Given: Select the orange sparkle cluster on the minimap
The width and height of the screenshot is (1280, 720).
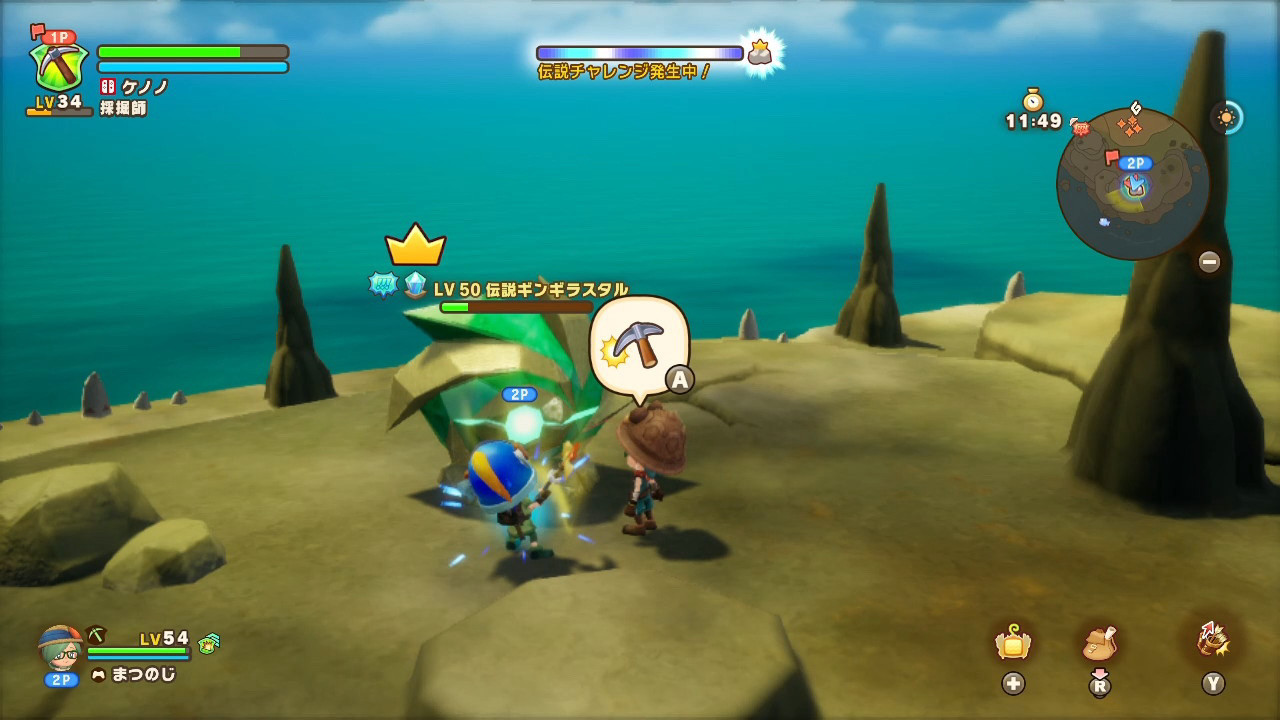Looking at the screenshot, I should (1130, 126).
